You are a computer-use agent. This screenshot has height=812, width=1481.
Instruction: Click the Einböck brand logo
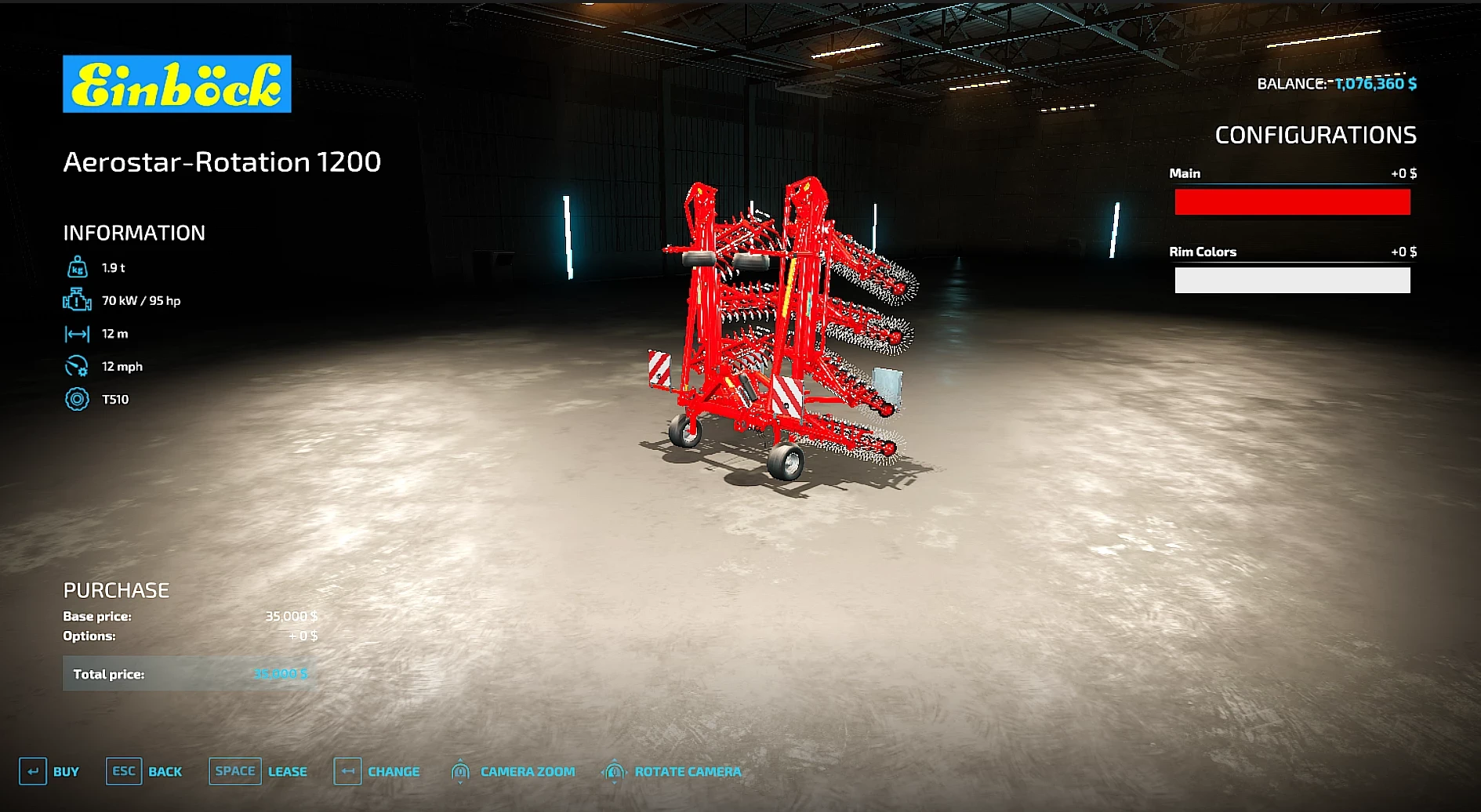[x=176, y=85]
